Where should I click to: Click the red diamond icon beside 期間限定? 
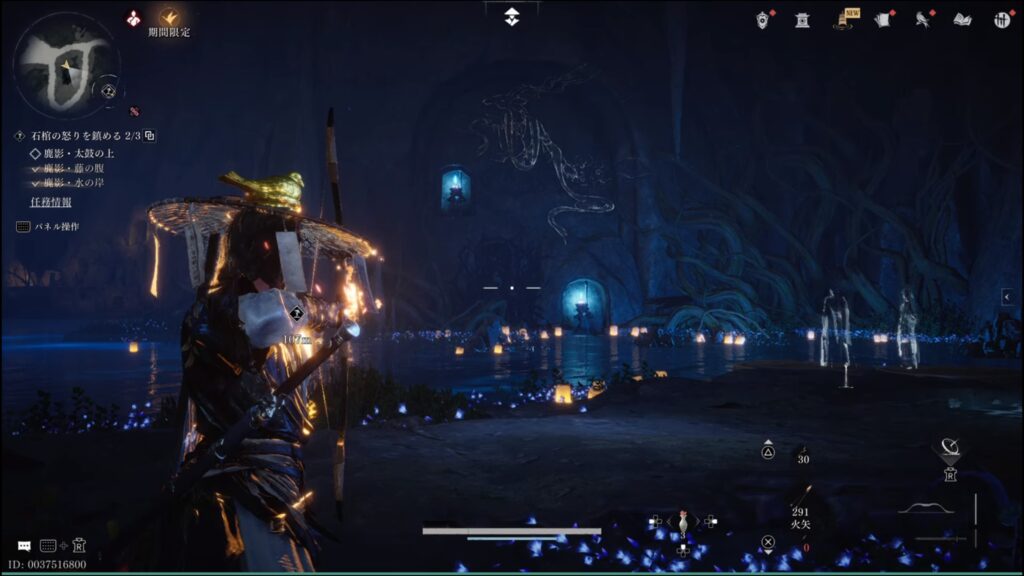pos(133,17)
